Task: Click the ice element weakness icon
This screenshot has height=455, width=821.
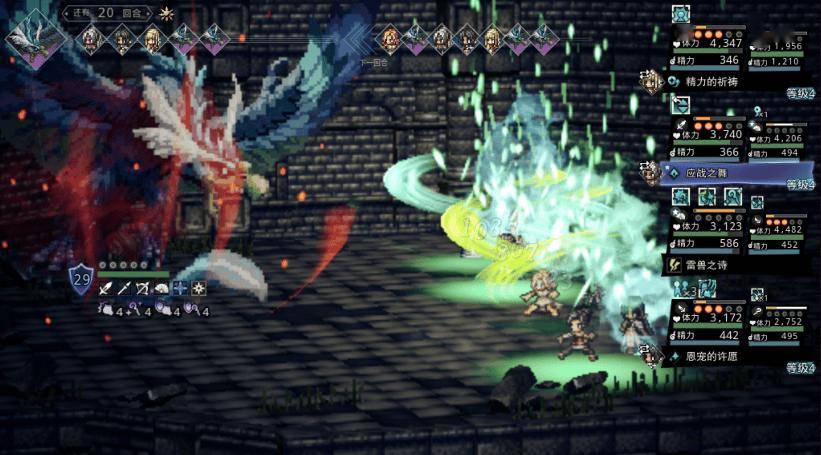Action: tap(180, 289)
